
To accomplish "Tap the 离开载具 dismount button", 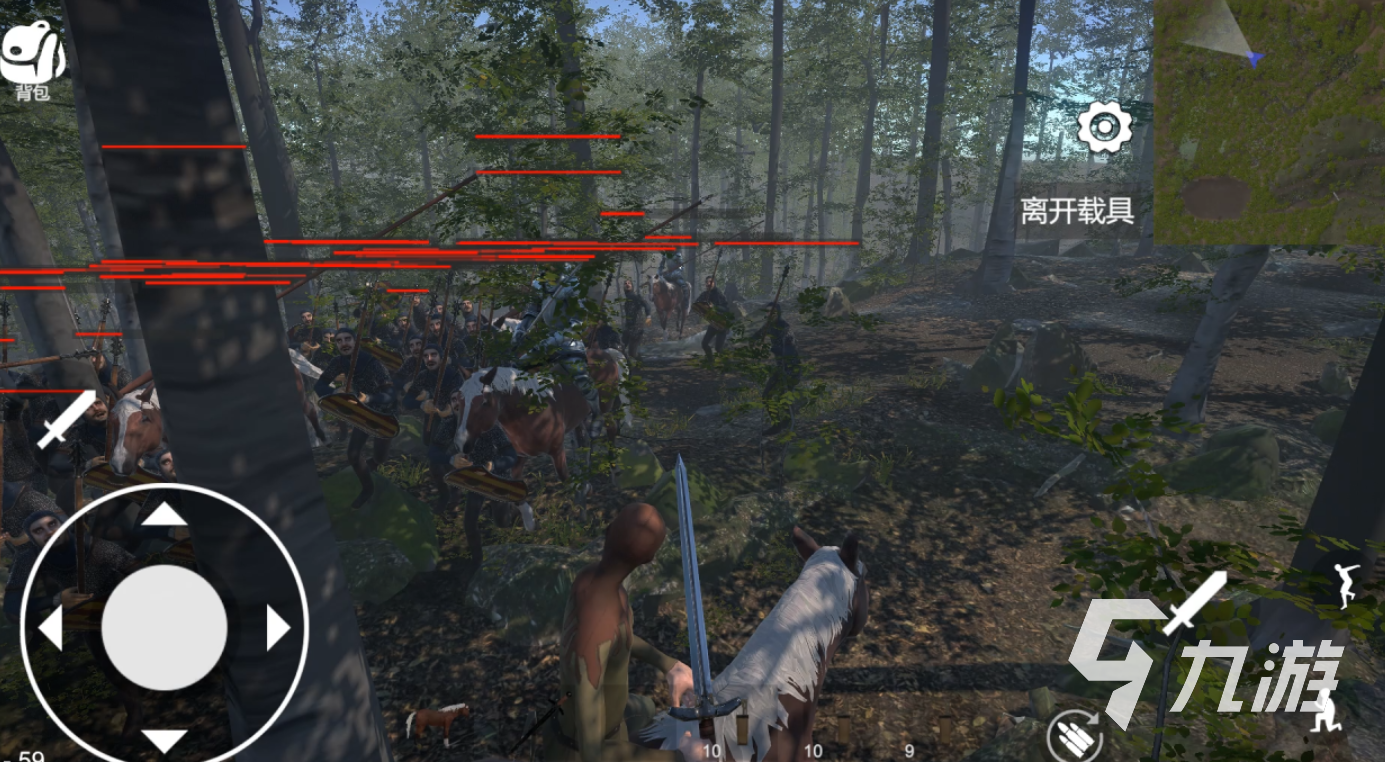I will click(1076, 211).
